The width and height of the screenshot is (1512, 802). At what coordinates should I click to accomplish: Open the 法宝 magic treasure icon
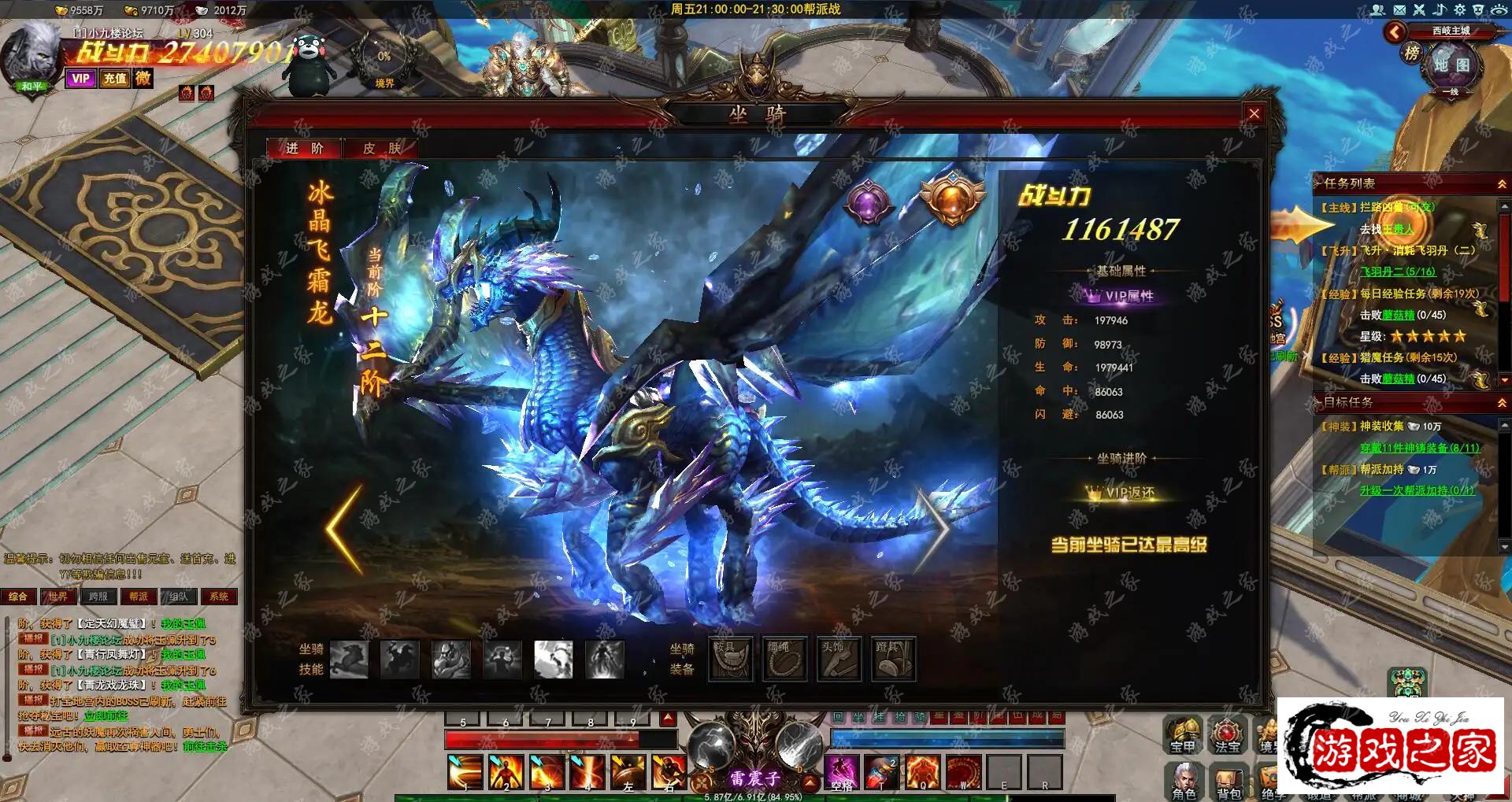click(x=1227, y=735)
